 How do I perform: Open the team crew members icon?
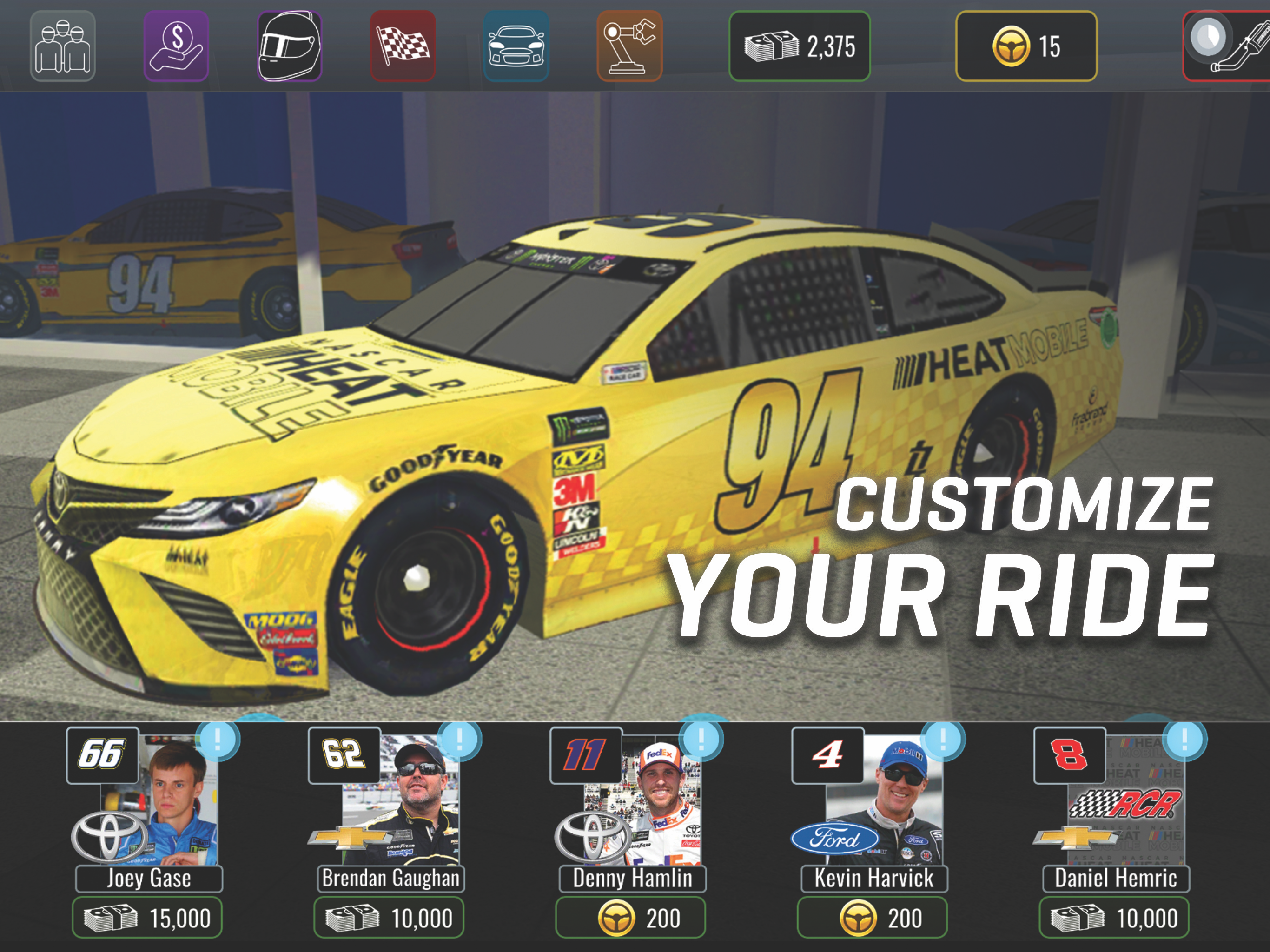(63, 46)
